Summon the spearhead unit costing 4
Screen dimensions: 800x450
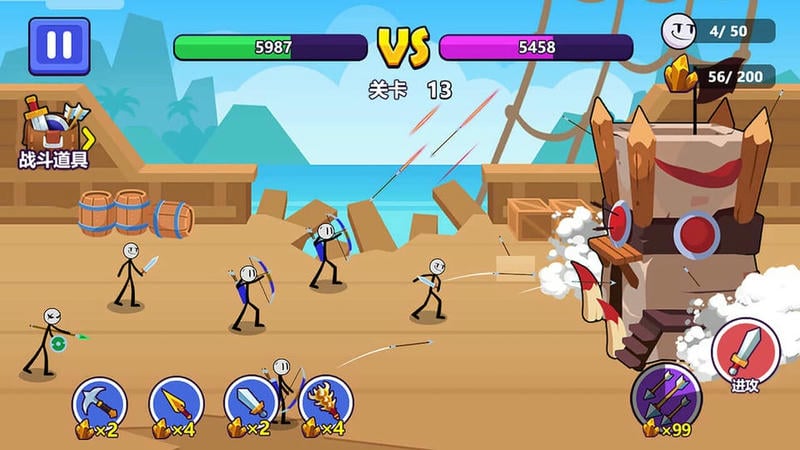(x=176, y=403)
